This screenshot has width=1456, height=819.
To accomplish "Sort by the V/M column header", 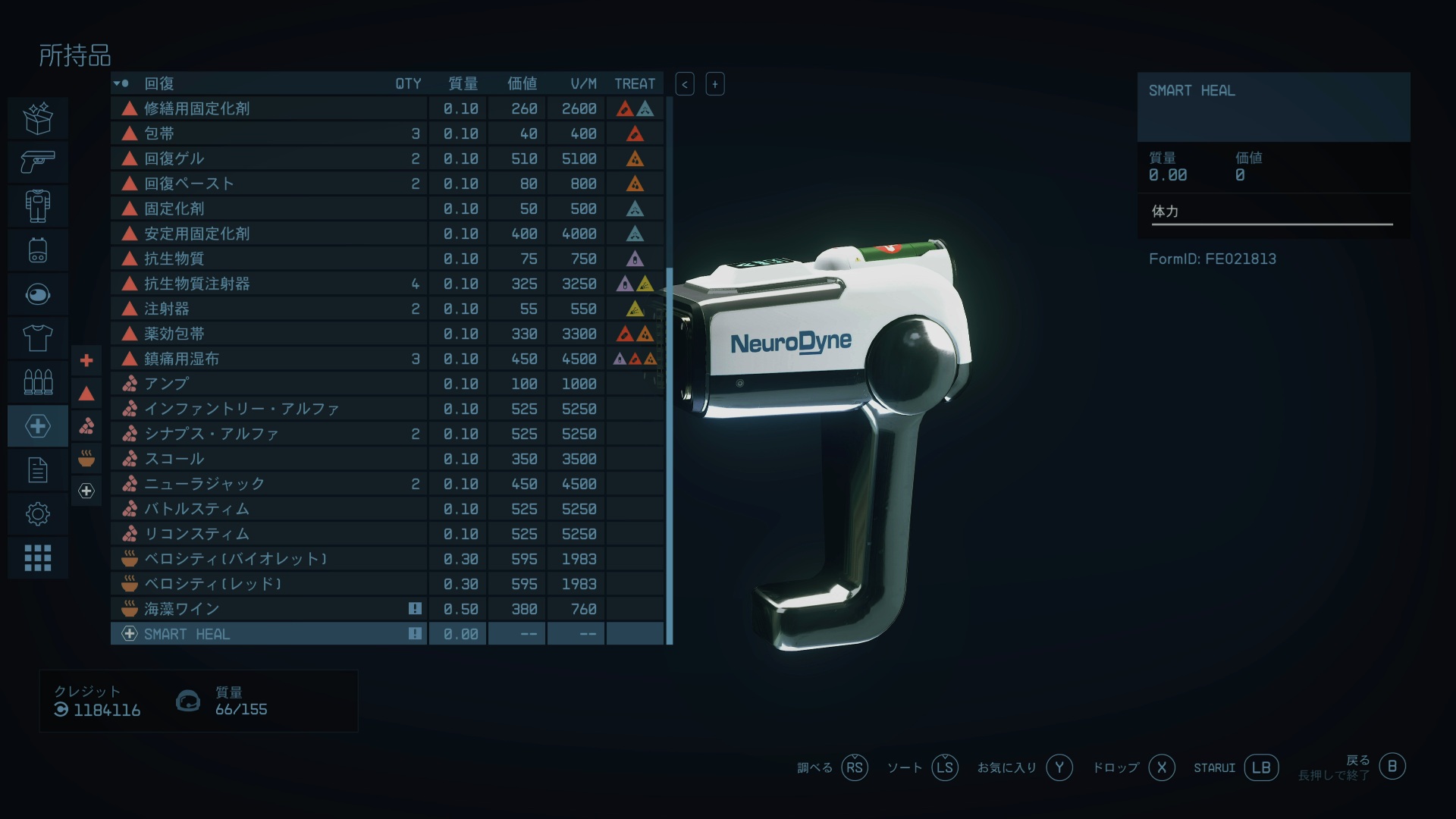I will (583, 83).
